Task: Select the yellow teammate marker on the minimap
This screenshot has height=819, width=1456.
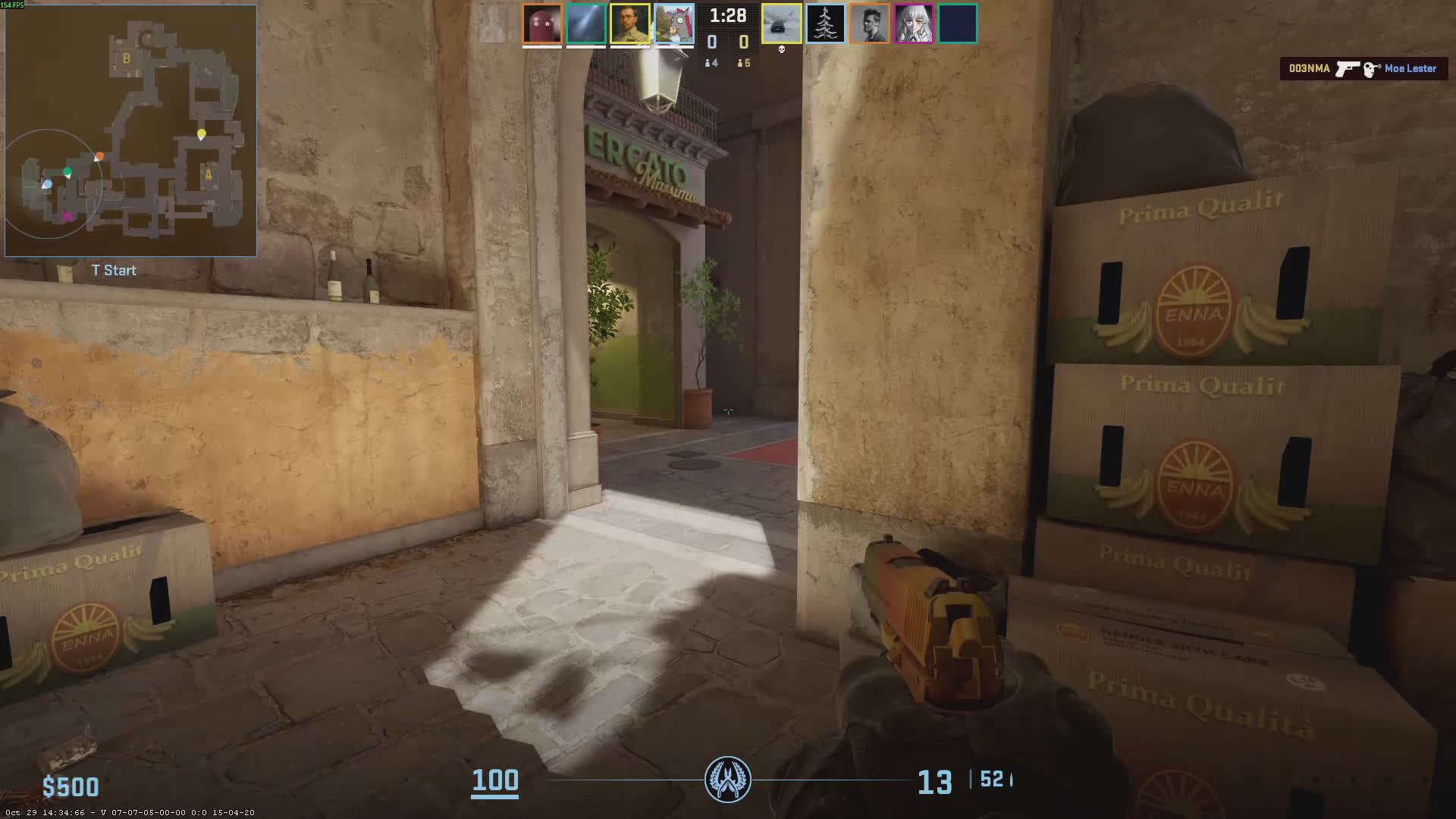Action: pos(201,134)
